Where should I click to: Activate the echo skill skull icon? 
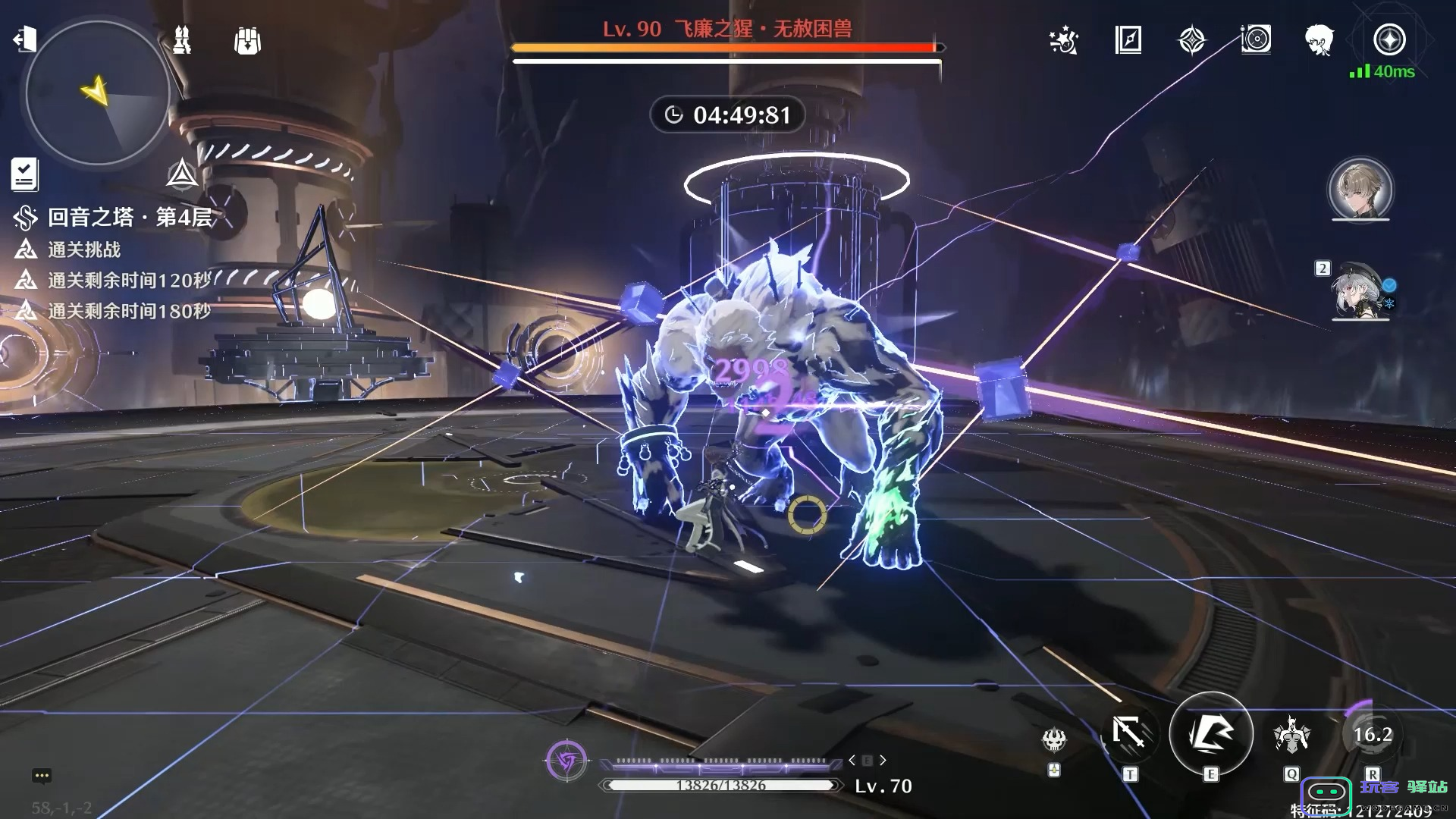coord(1054,739)
